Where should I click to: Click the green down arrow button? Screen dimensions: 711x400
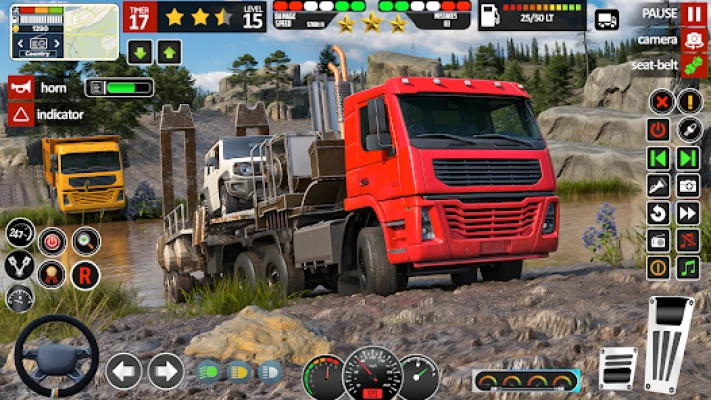coord(139,52)
